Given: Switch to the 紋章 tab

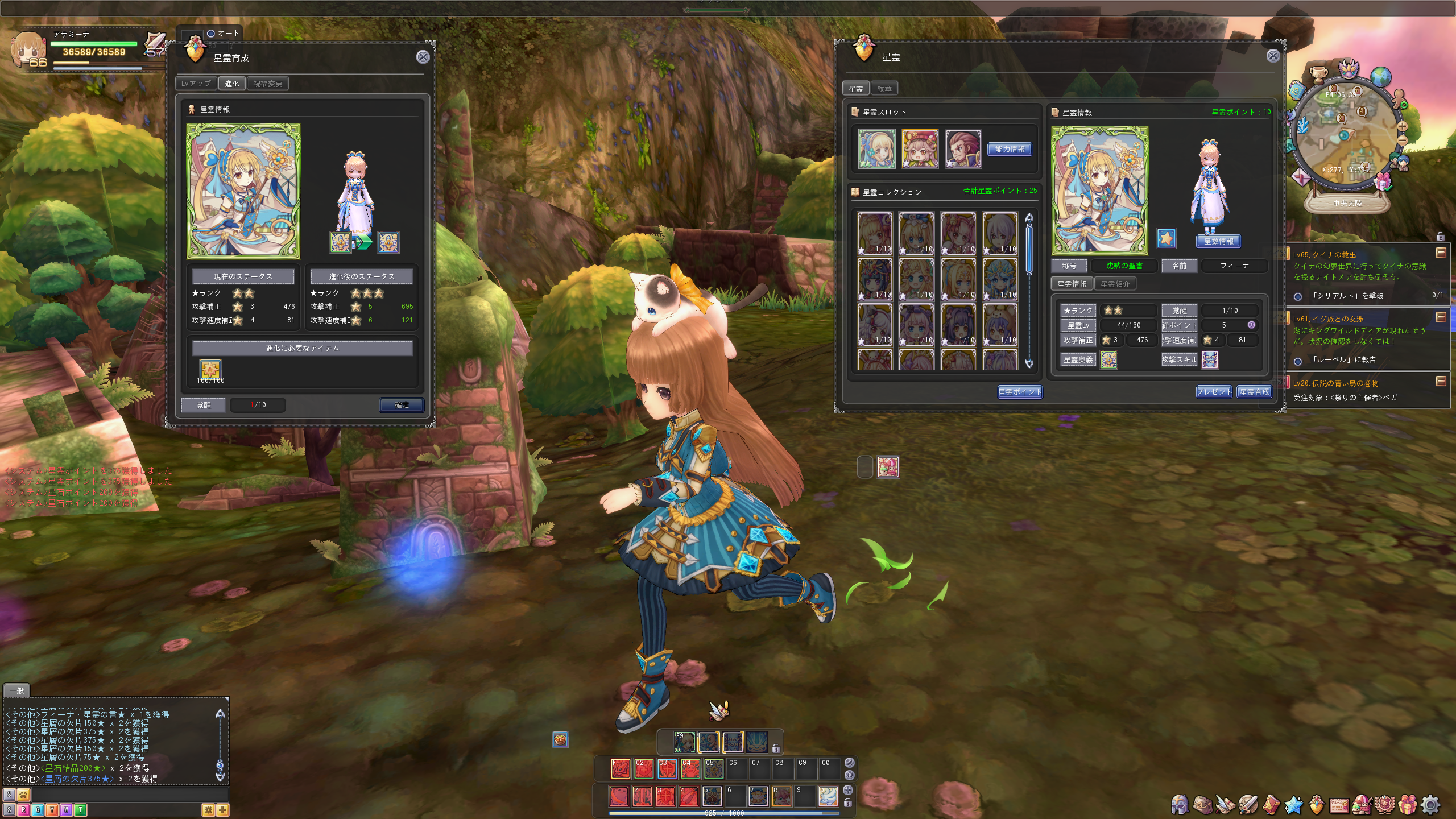Looking at the screenshot, I should (884, 89).
